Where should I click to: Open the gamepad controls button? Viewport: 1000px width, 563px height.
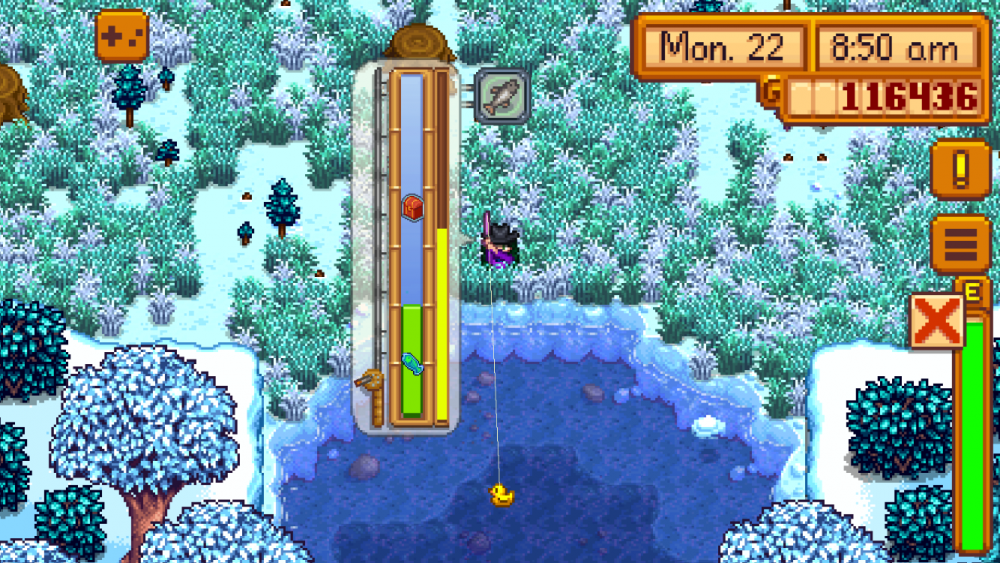[x=122, y=36]
